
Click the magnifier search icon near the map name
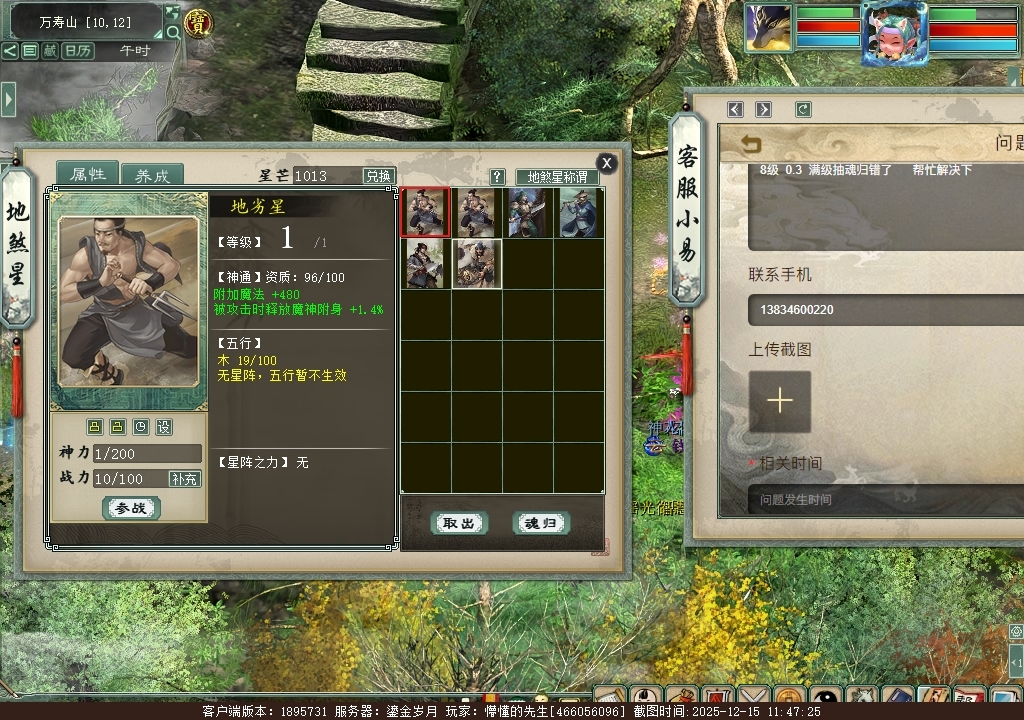point(173,32)
